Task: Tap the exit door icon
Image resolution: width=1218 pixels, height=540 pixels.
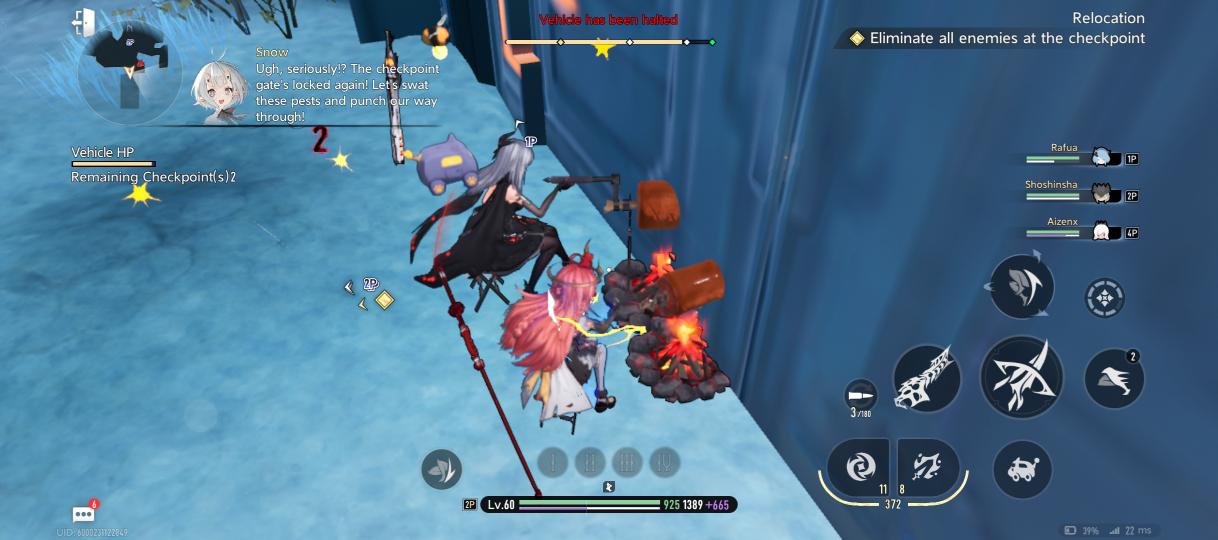Action: (x=84, y=21)
